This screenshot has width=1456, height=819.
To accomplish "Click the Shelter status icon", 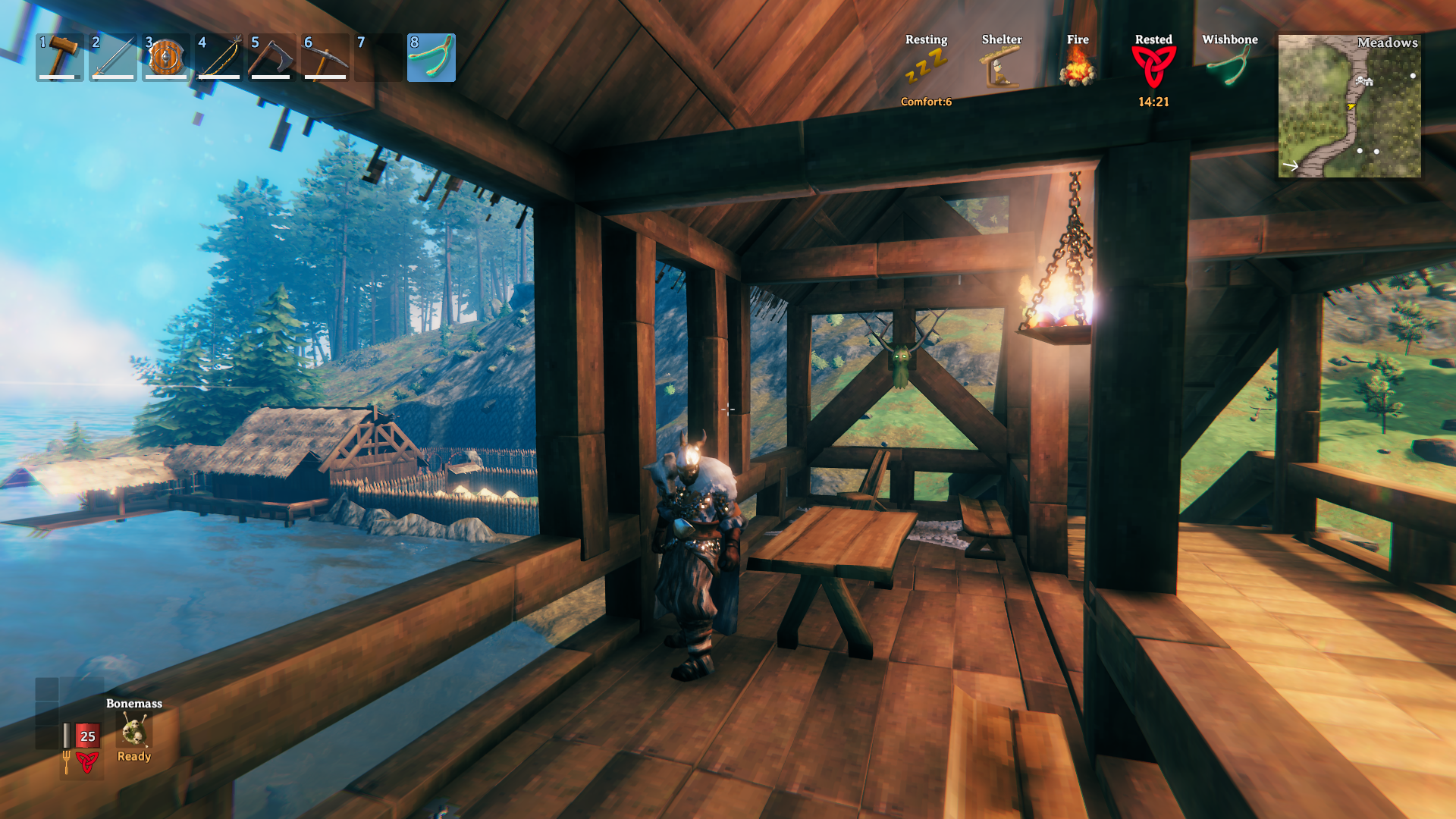I will click(x=1001, y=67).
